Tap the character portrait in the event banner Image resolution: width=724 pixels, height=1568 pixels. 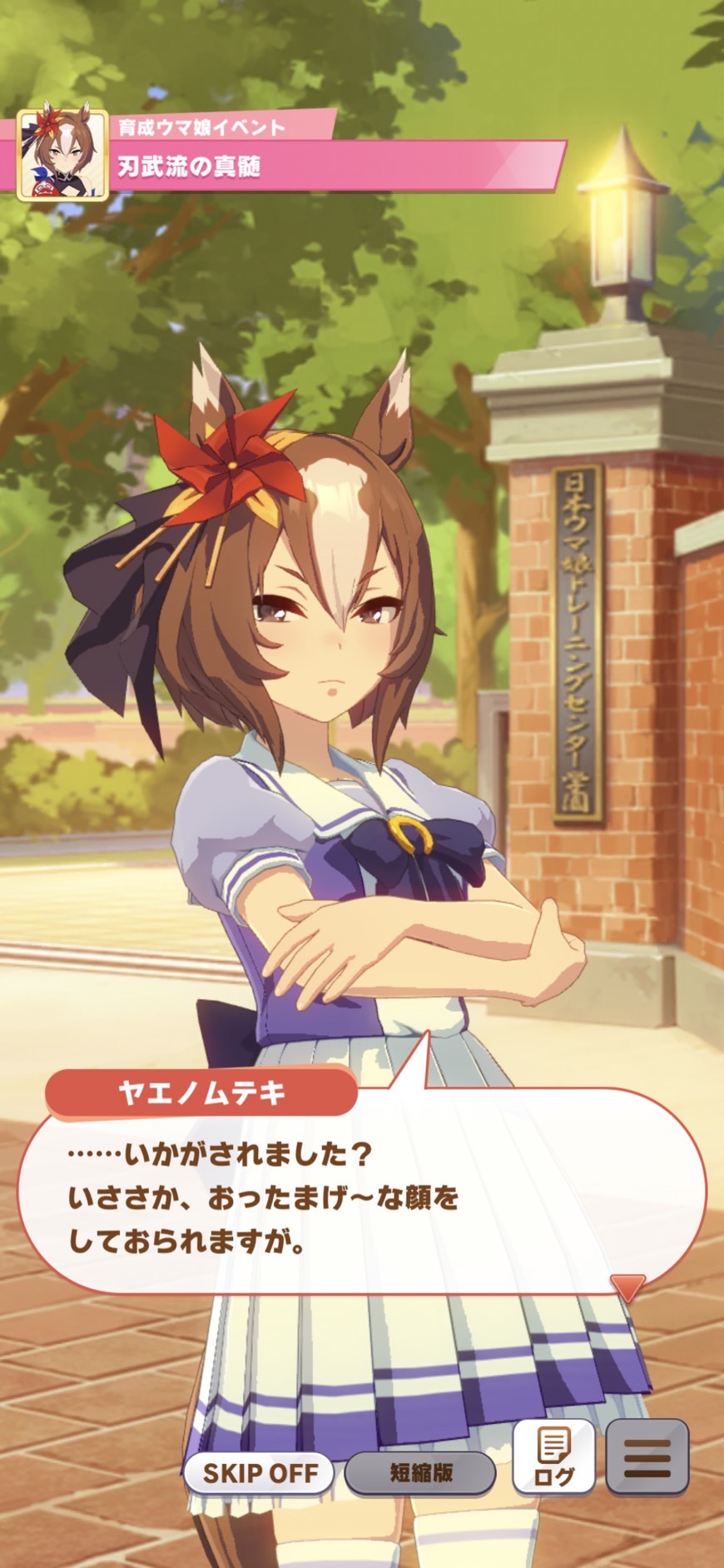62,155
